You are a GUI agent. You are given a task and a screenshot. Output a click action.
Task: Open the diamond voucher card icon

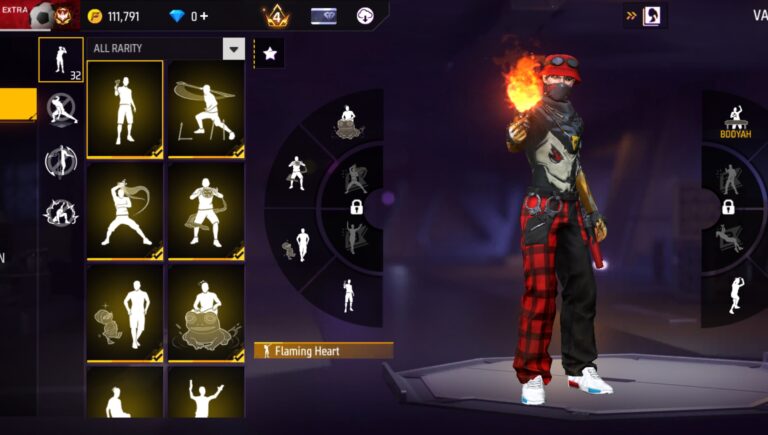(x=324, y=16)
